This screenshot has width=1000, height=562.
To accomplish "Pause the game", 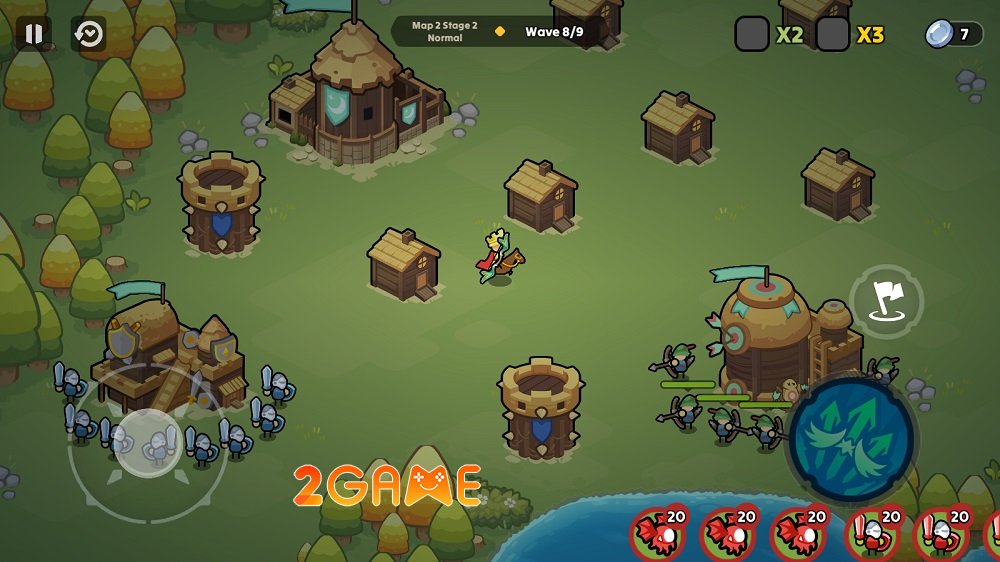I will [34, 34].
